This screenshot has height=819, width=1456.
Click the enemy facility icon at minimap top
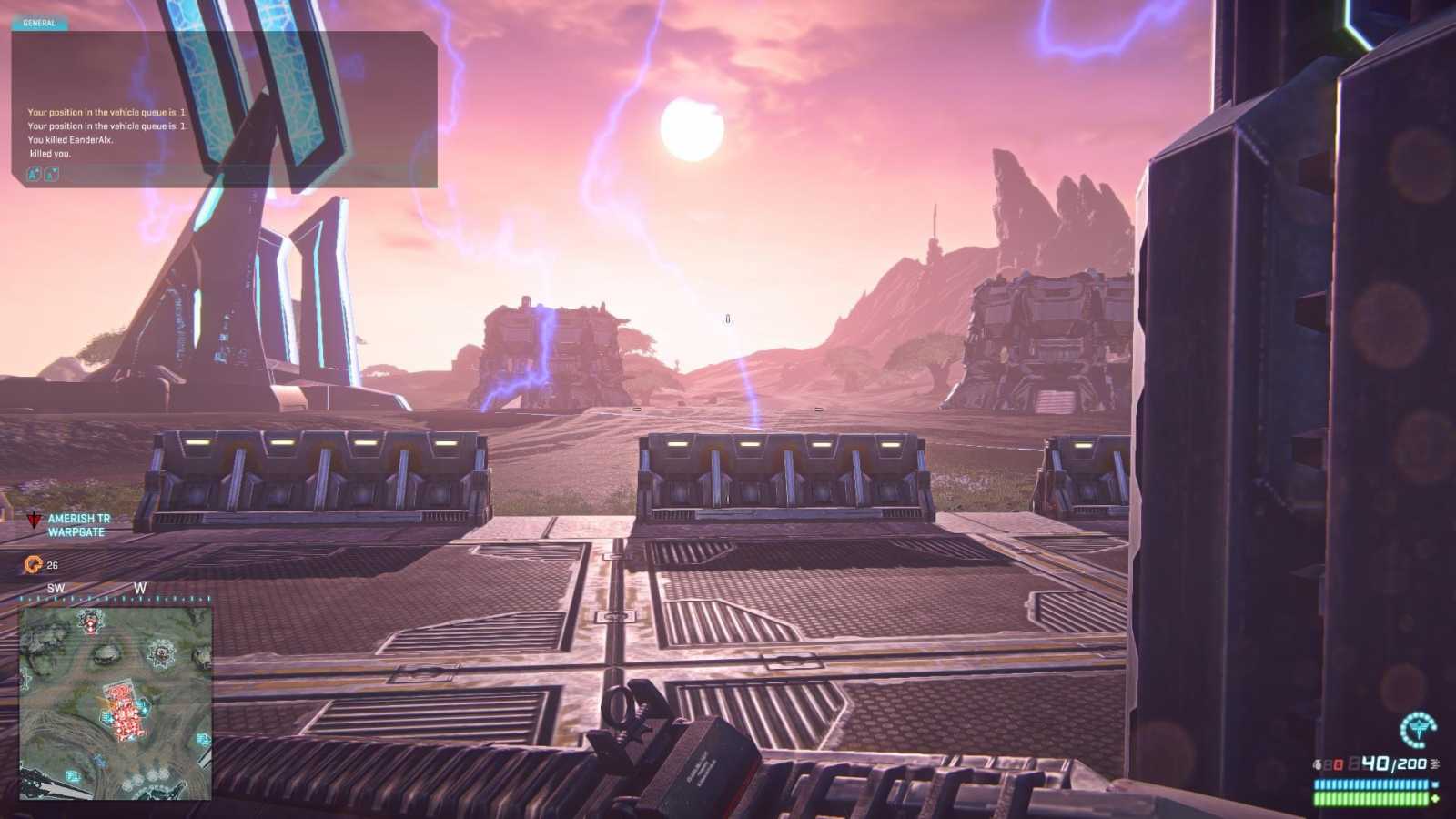pos(90,621)
